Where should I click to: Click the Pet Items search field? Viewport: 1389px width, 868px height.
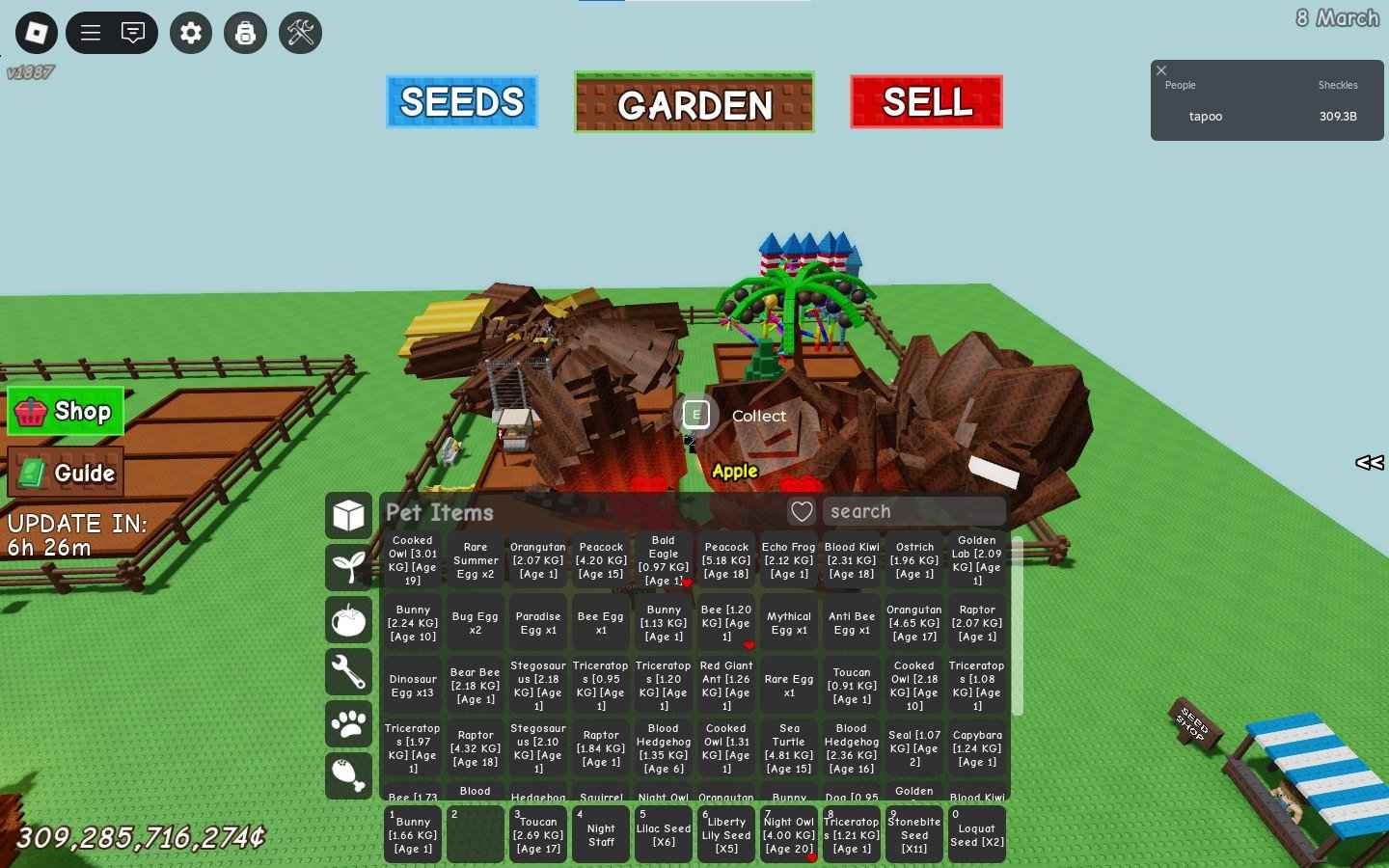(913, 511)
